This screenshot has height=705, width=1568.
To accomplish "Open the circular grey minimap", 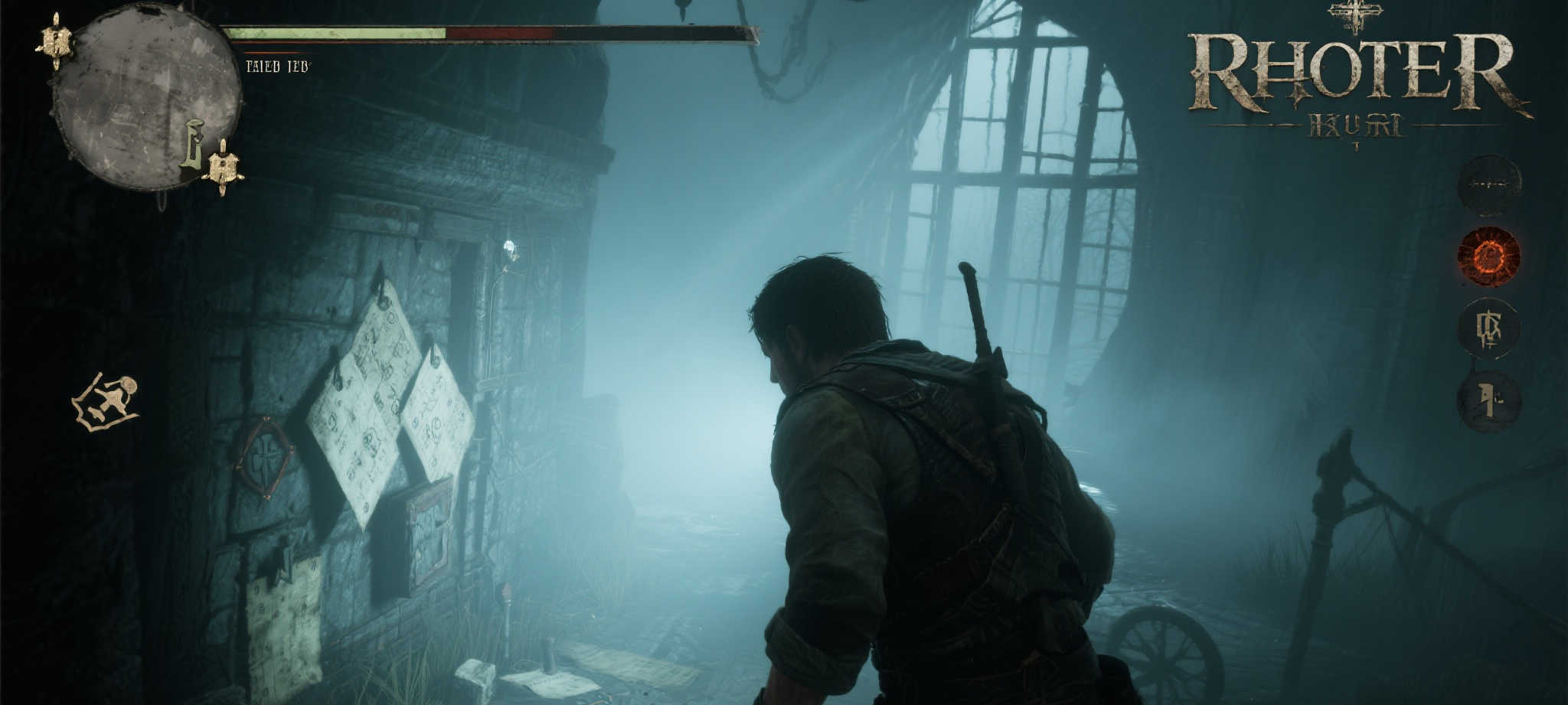I will click(x=145, y=96).
